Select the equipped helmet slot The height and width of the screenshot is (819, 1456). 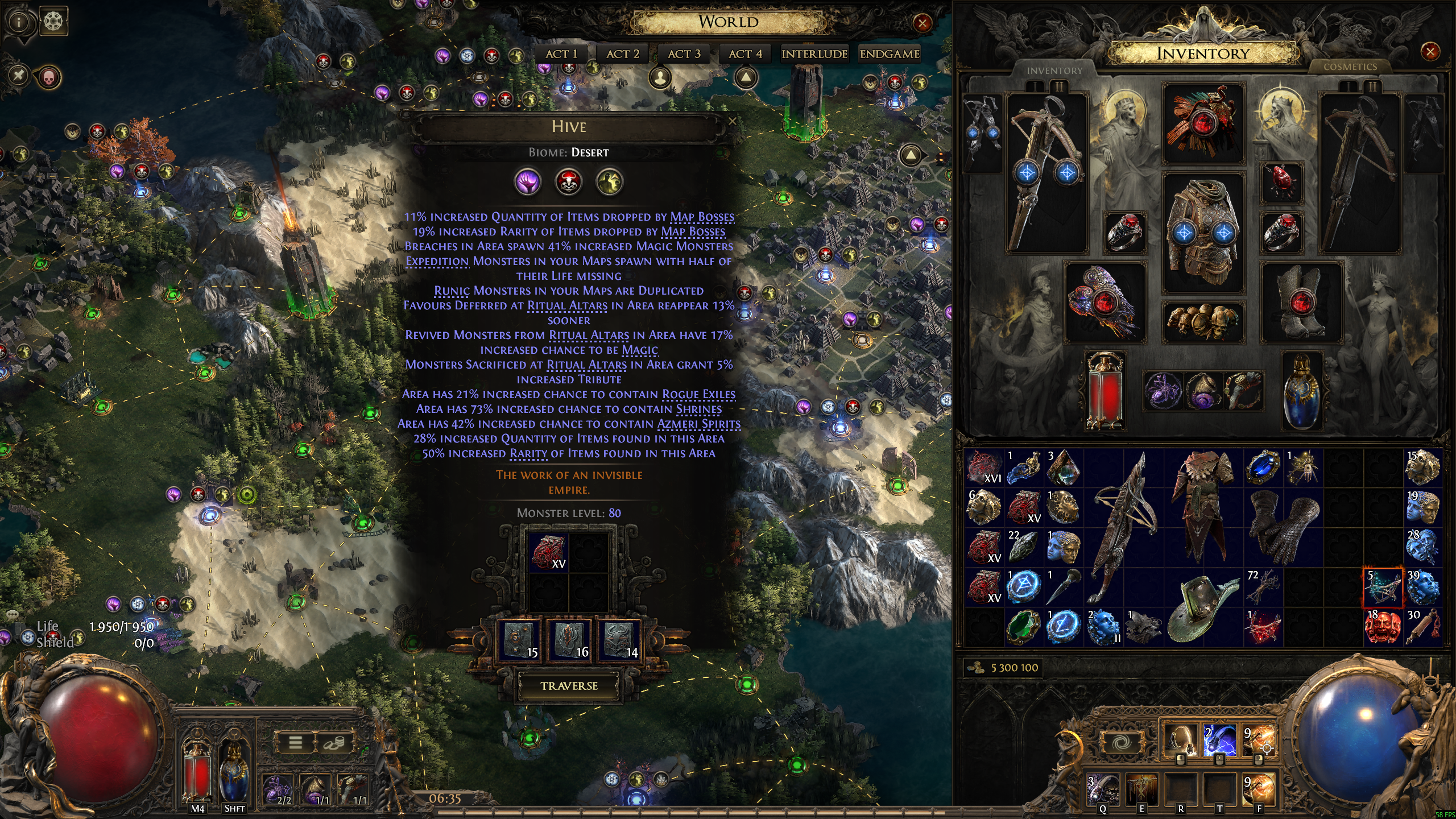[1202, 123]
